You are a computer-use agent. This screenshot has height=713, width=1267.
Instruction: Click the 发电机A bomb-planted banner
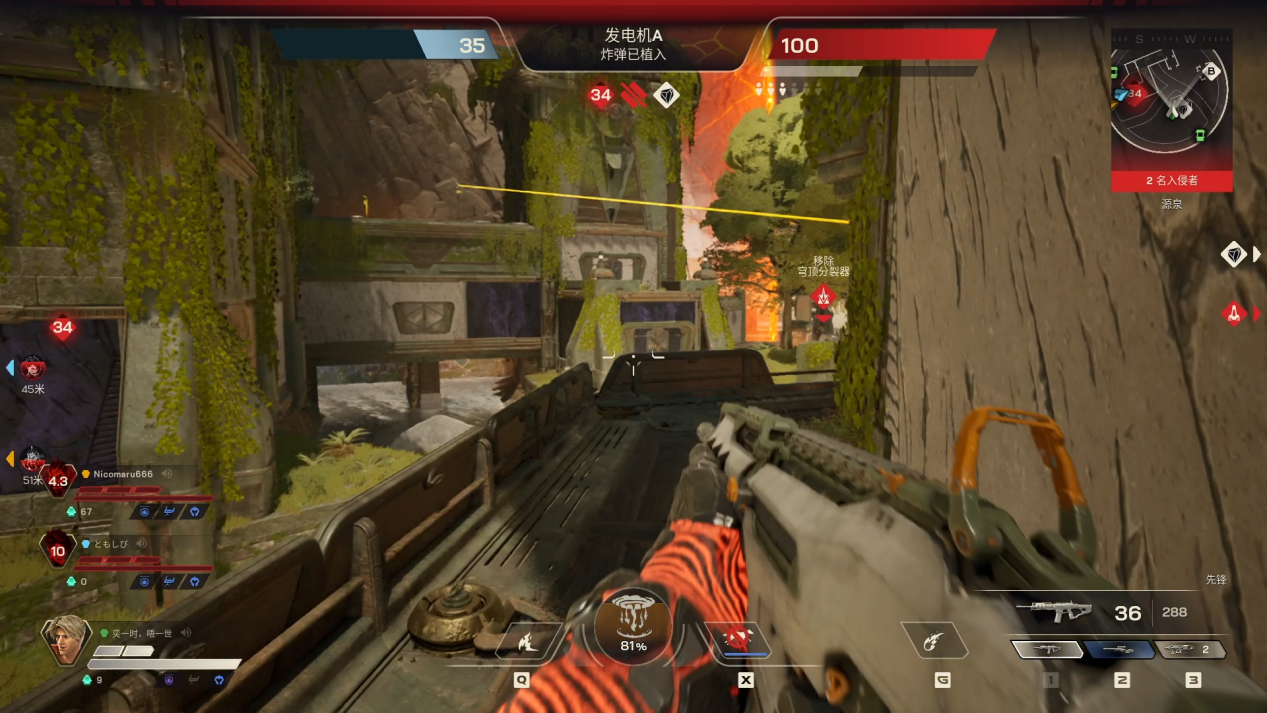(x=634, y=45)
